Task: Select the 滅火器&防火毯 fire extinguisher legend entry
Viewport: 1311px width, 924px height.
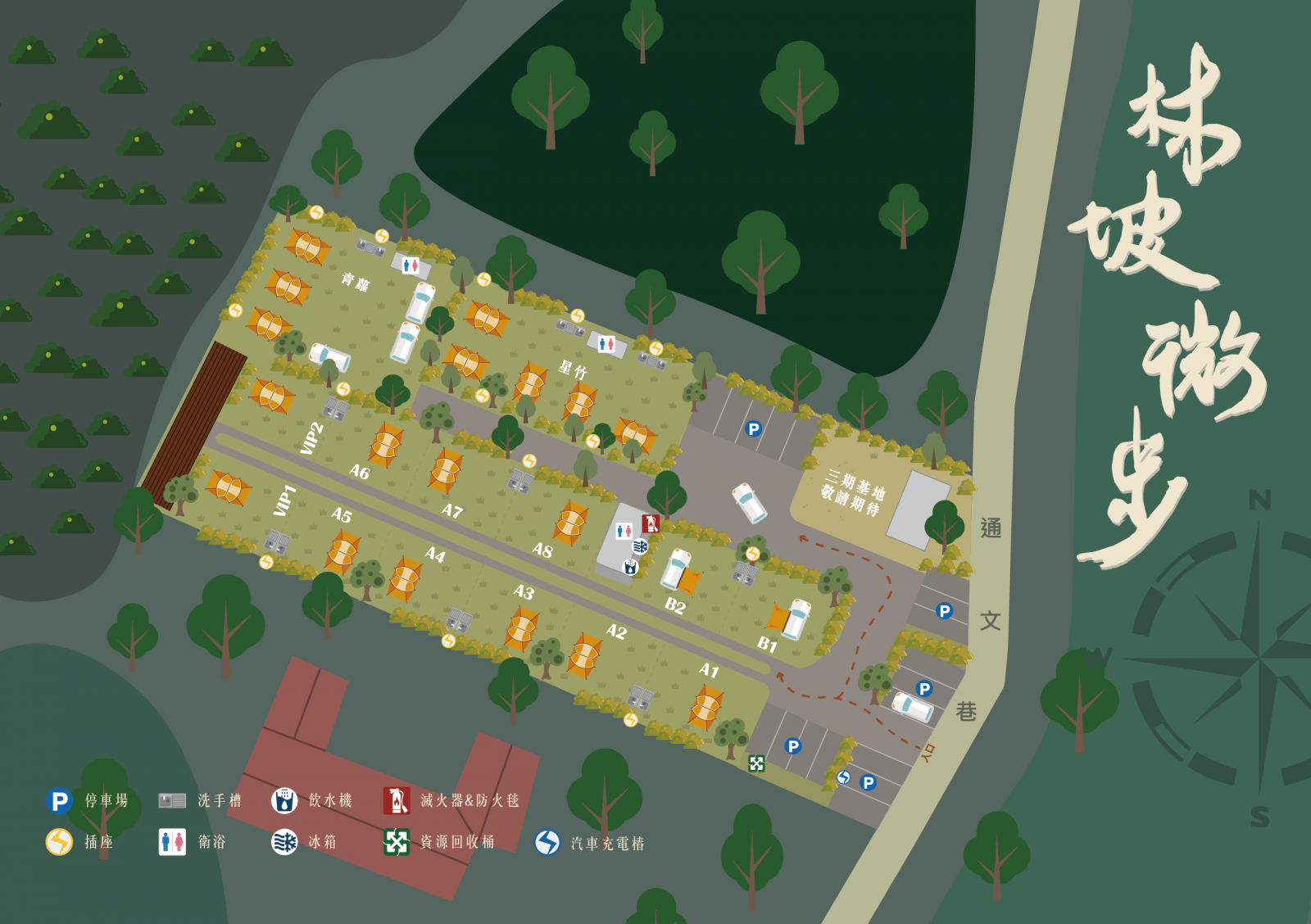Action: point(451,800)
